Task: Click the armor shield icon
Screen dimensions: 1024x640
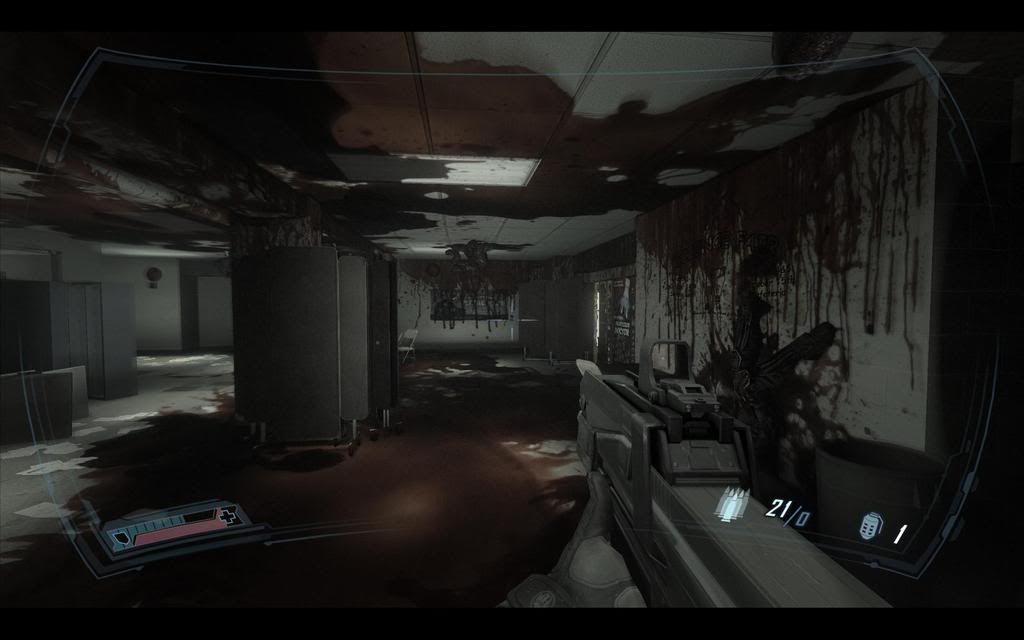Action: point(120,537)
